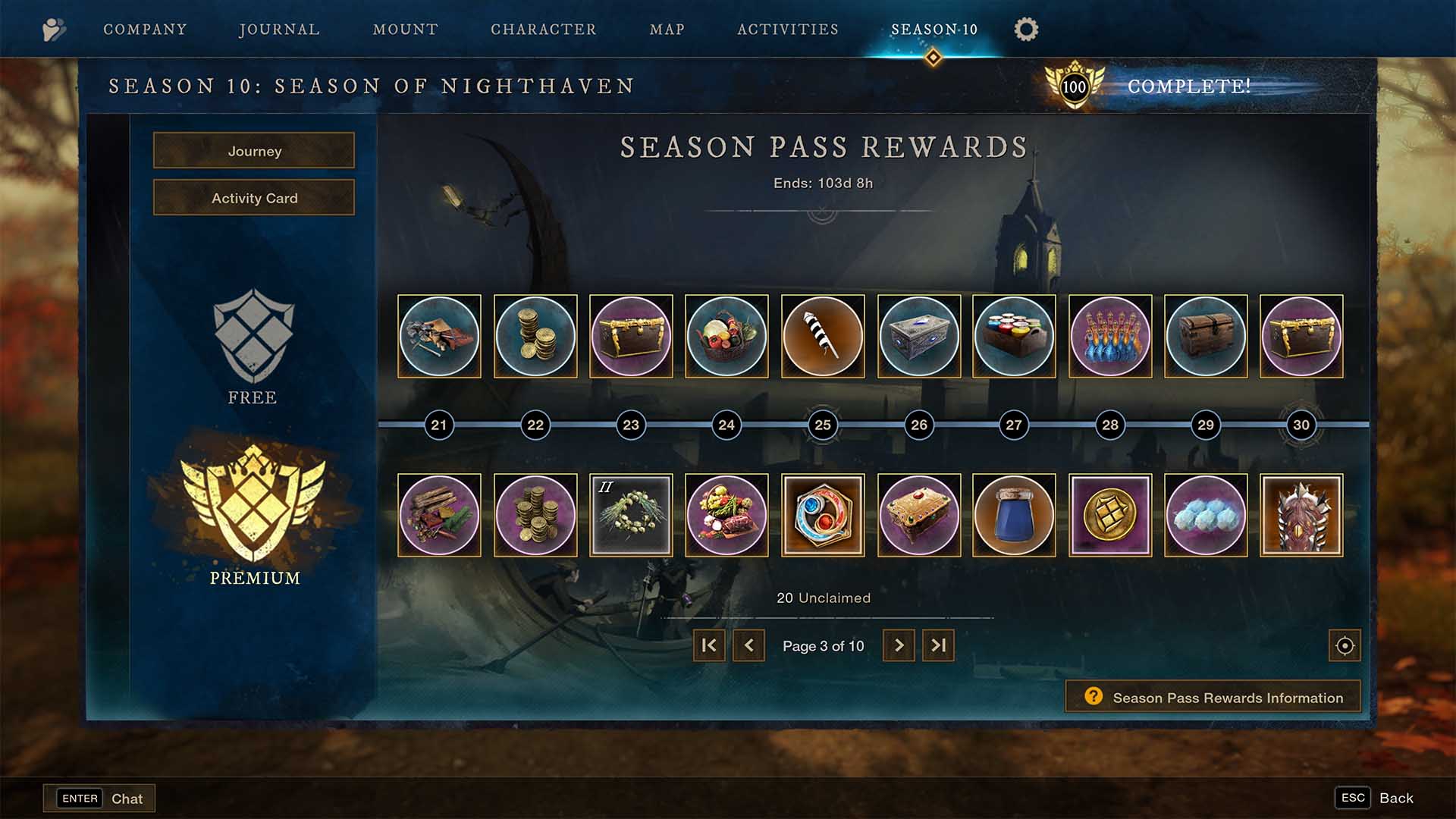
Task: Go to the next rewards page
Action: point(899,645)
